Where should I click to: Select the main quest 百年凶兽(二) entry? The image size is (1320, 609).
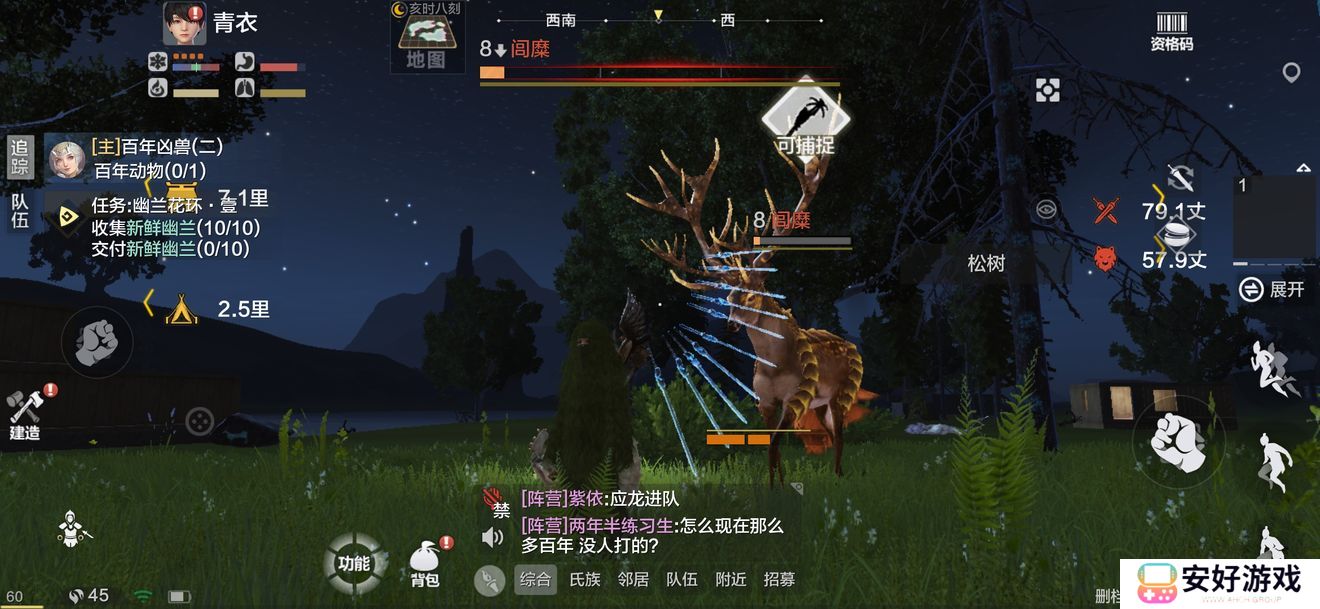click(x=157, y=147)
